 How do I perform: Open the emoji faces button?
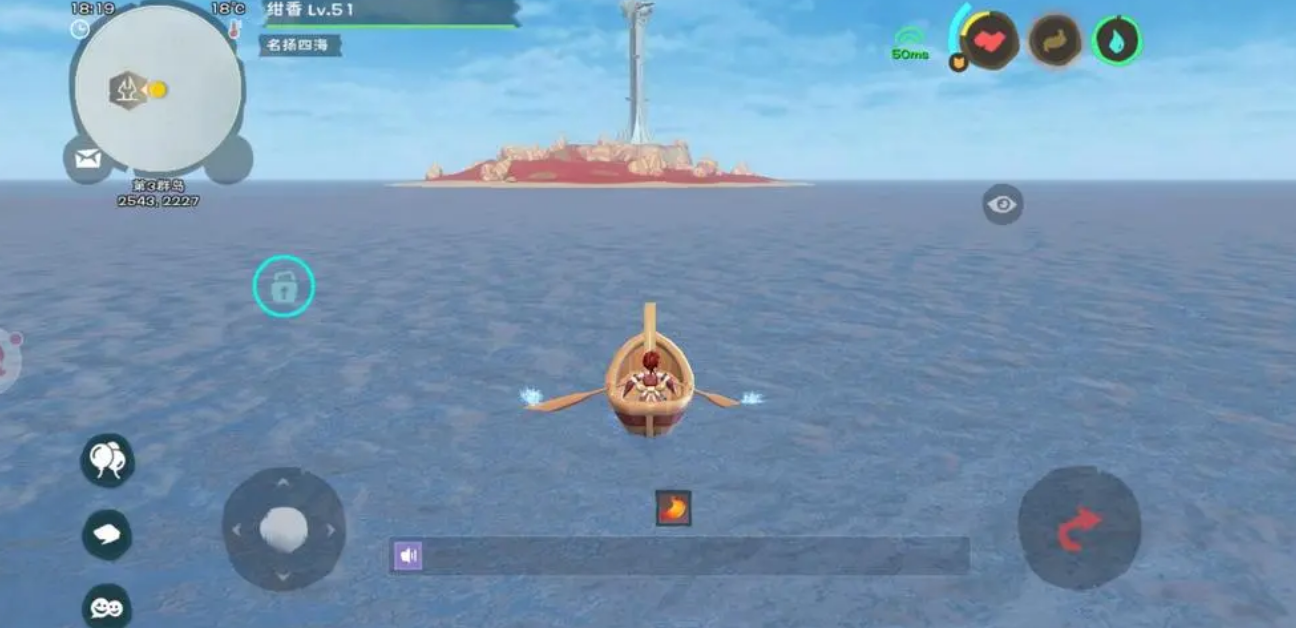pos(107,606)
